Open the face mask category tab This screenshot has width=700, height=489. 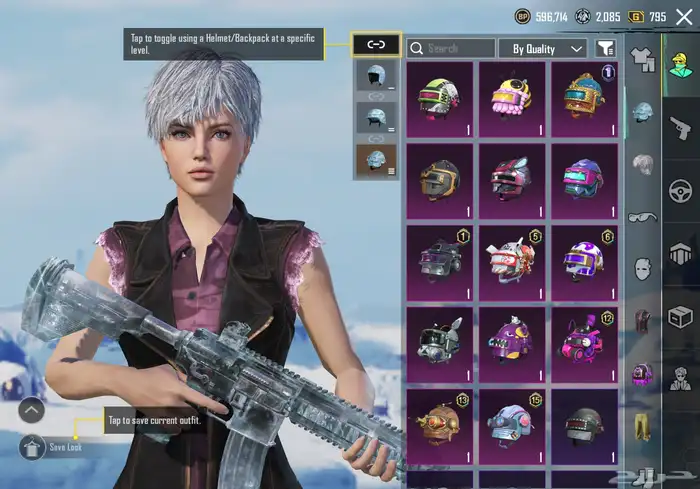click(x=641, y=269)
